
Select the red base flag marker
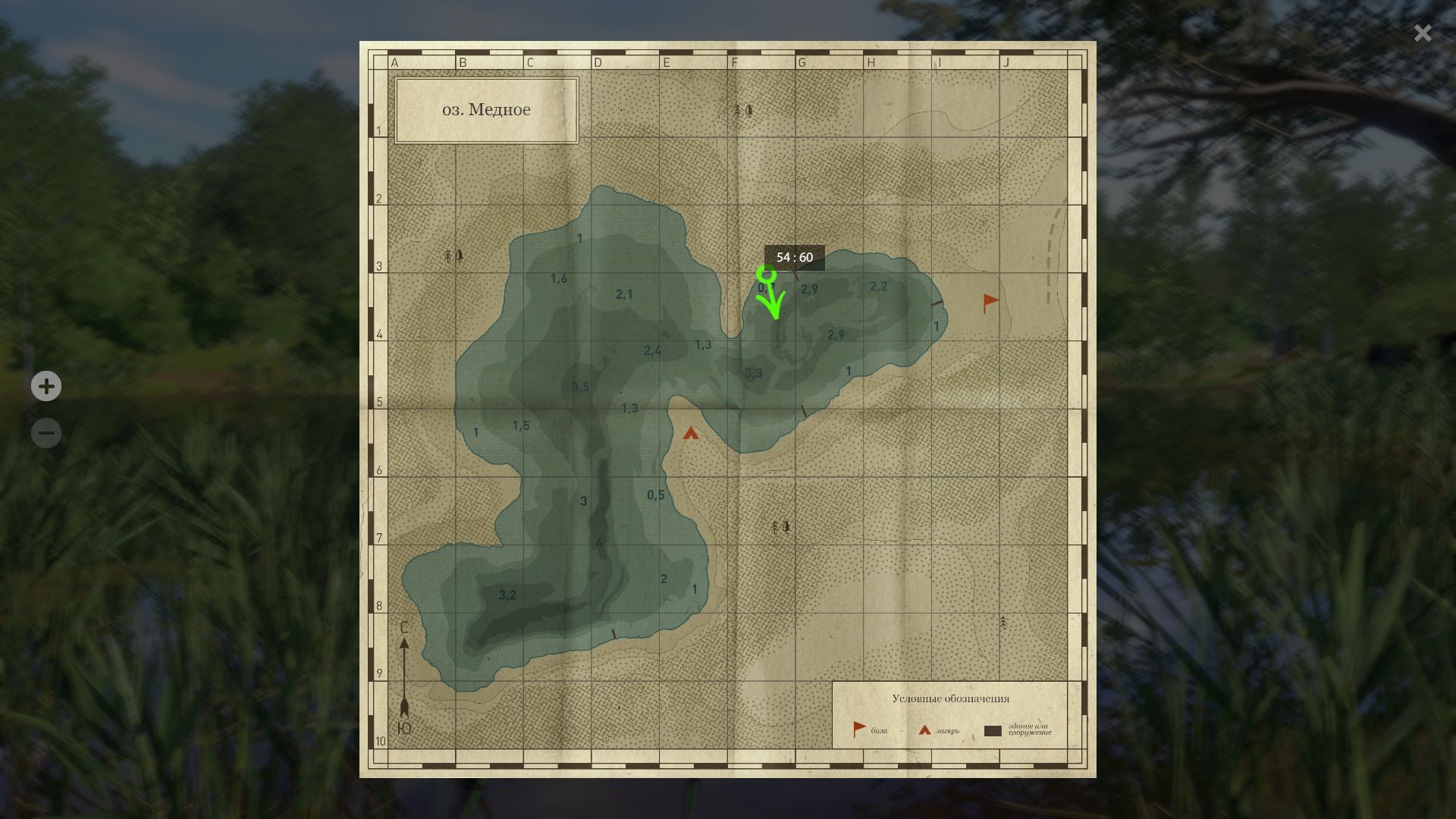coord(990,303)
